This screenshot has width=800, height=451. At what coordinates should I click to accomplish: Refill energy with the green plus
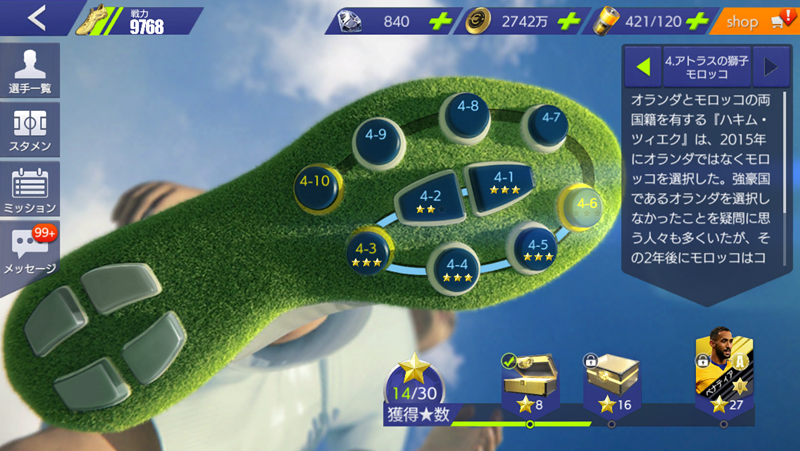698,20
